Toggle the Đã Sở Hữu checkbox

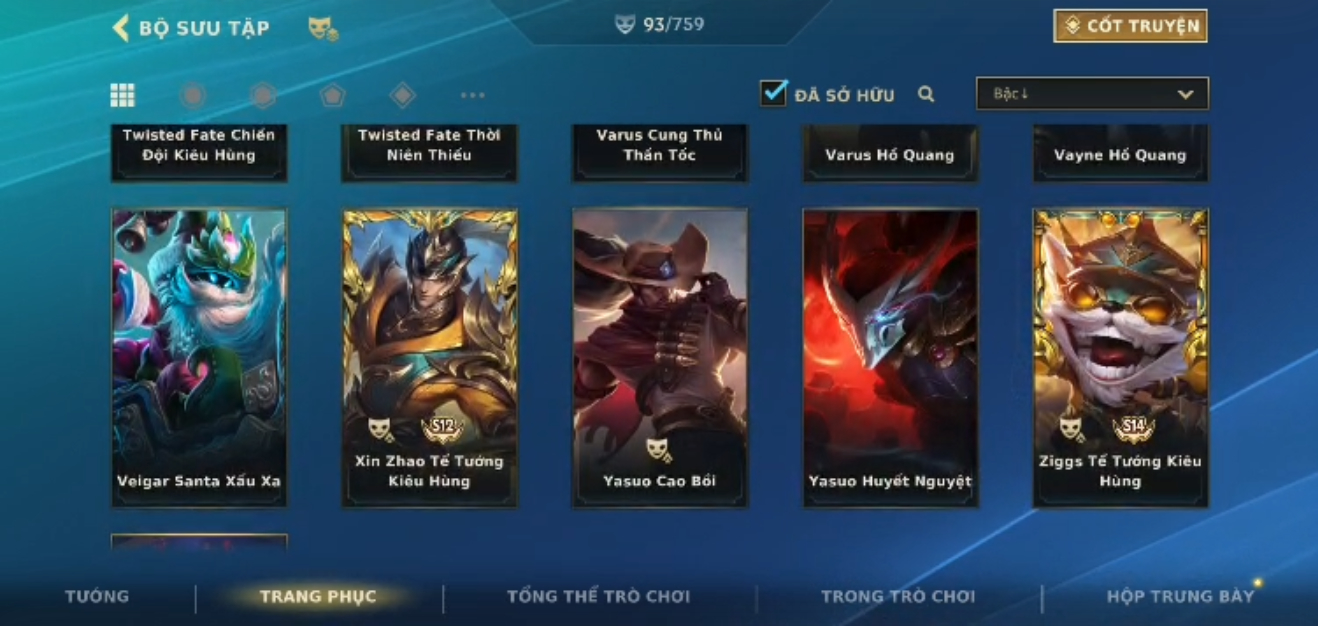pos(773,94)
